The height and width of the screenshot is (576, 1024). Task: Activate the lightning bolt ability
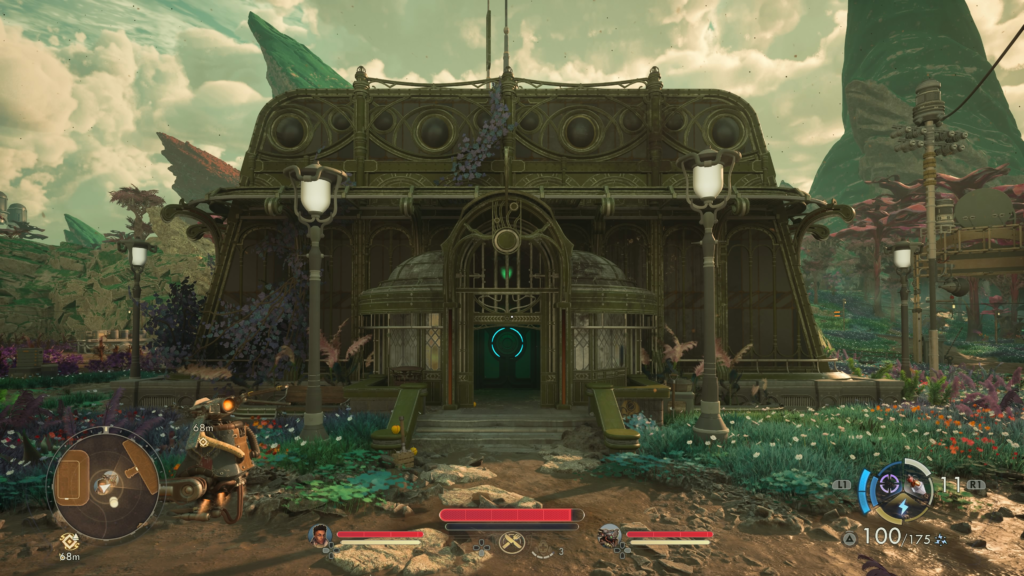click(901, 507)
